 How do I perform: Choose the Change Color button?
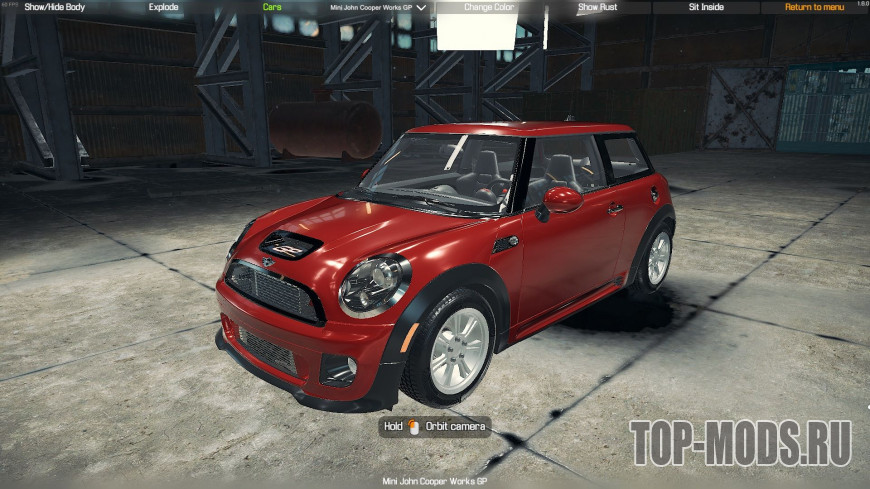[x=488, y=7]
